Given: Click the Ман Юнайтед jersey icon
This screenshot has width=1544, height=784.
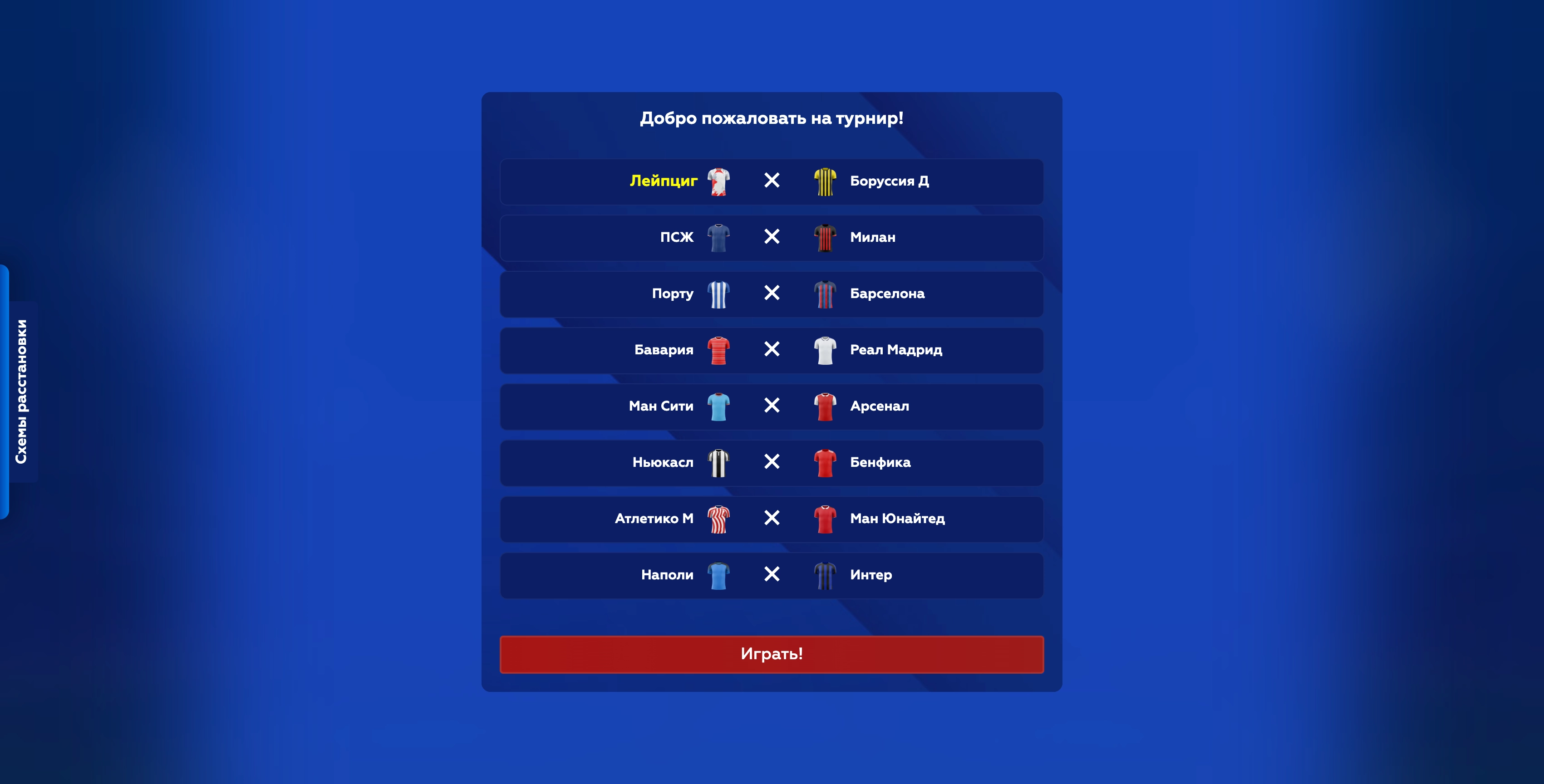Looking at the screenshot, I should 825,519.
